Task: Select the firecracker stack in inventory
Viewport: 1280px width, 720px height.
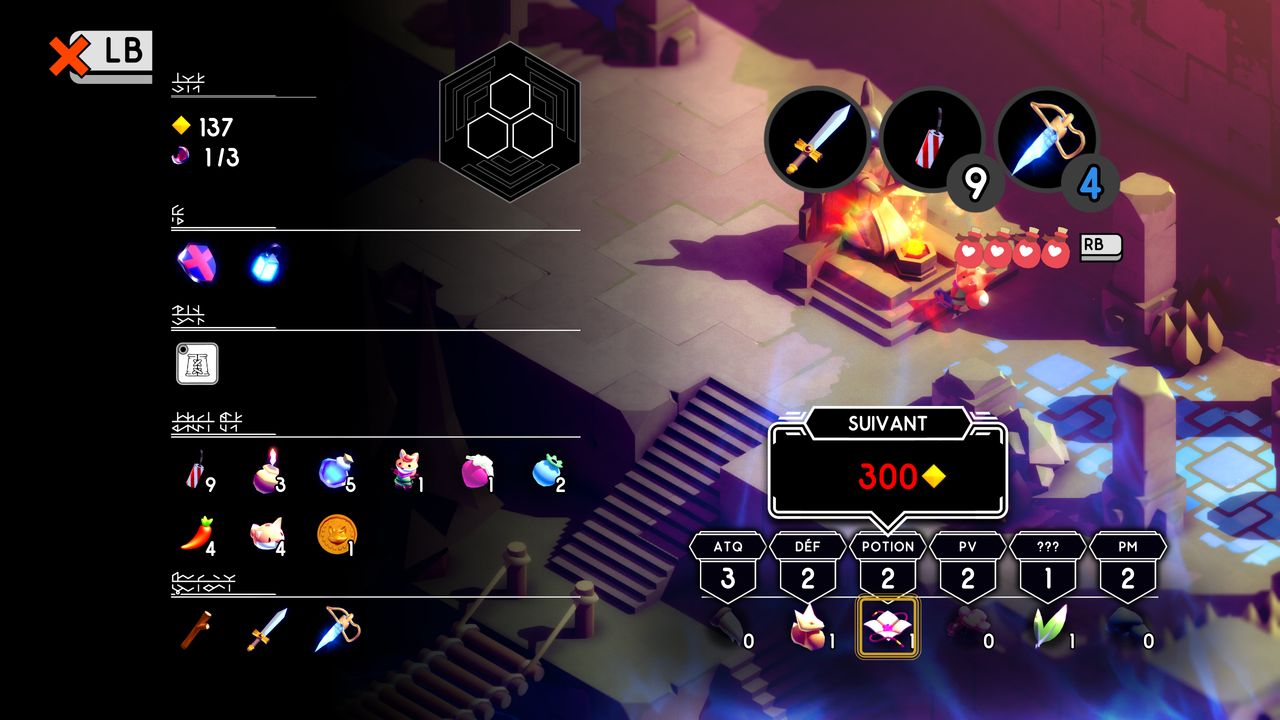Action: point(196,471)
